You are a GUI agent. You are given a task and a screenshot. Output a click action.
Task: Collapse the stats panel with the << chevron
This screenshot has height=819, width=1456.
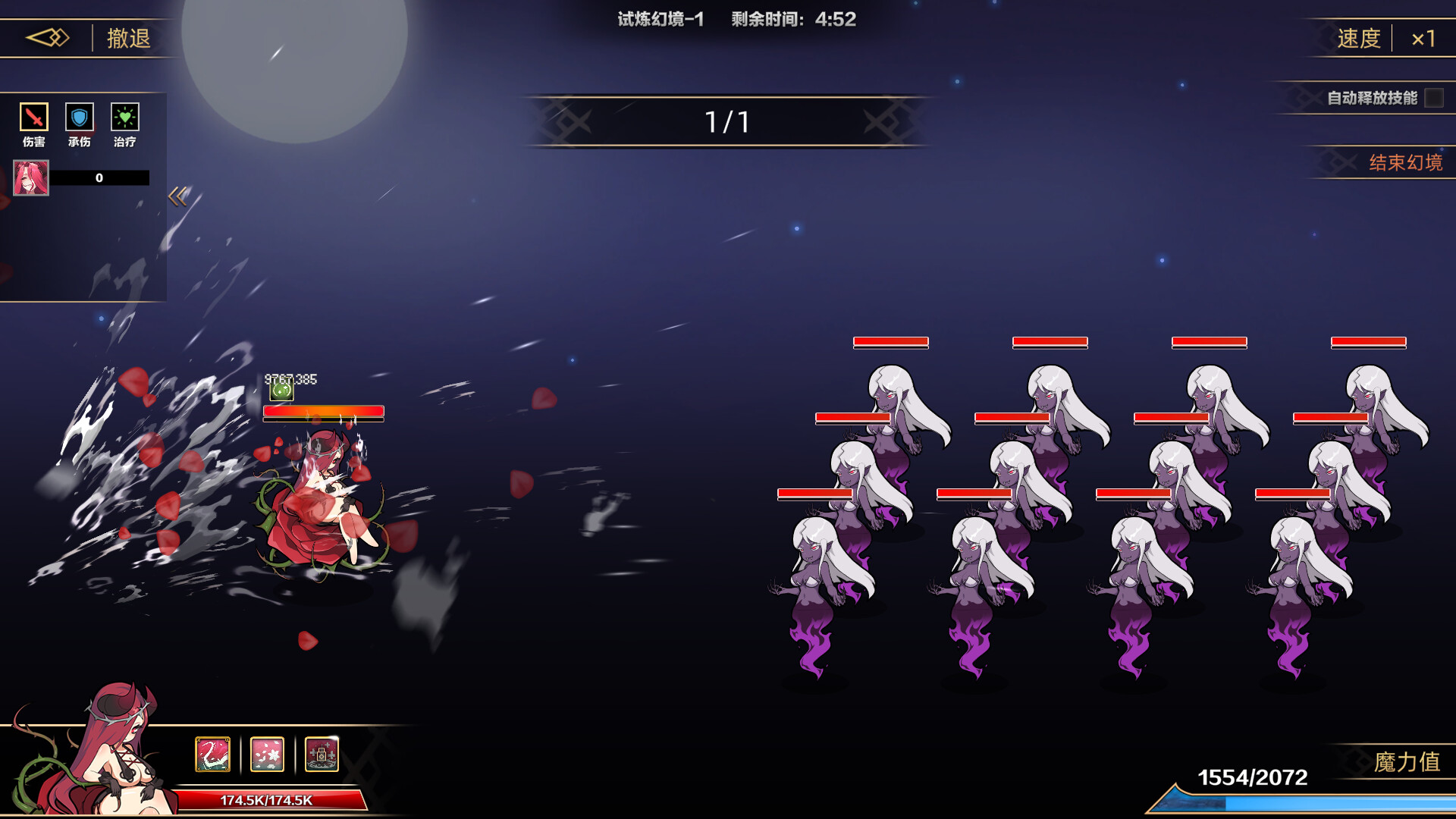177,196
